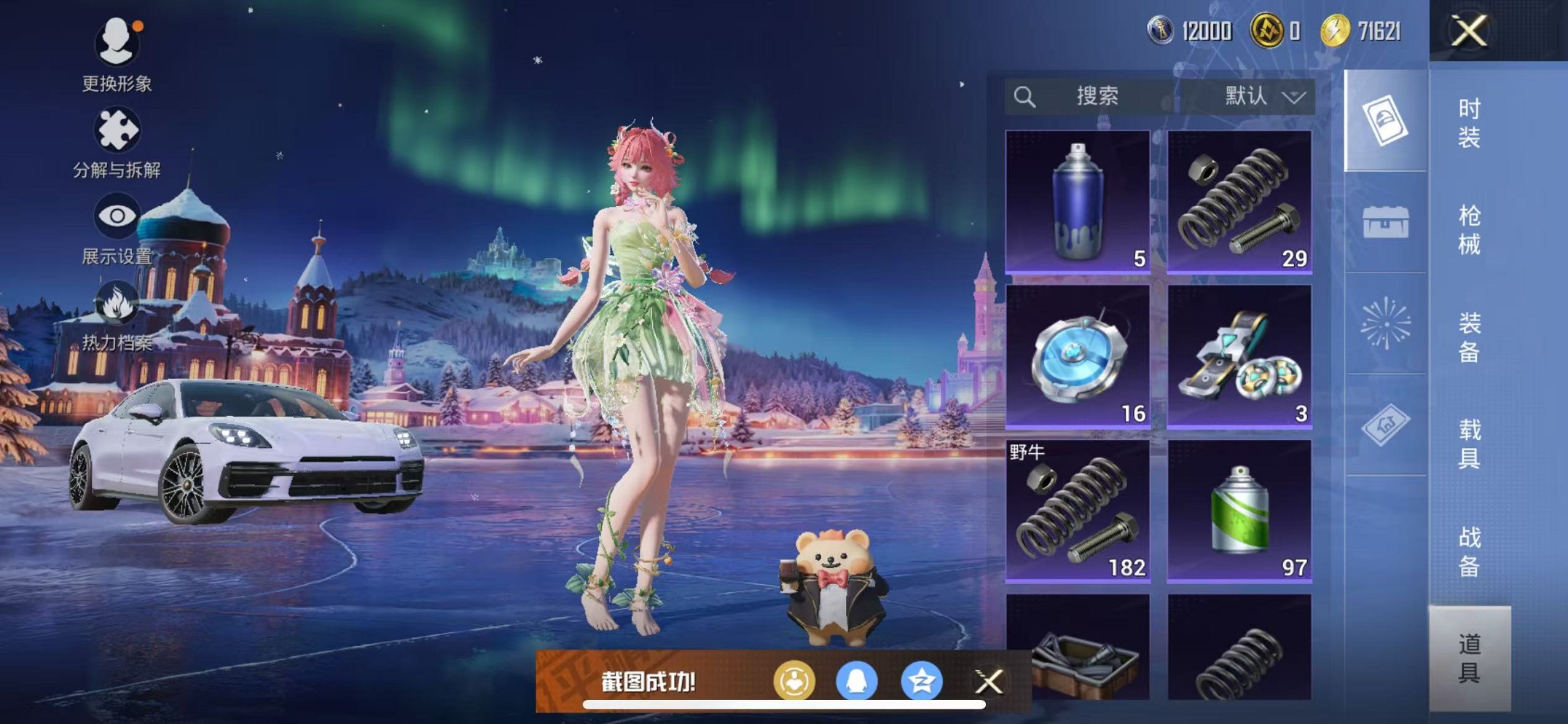This screenshot has width=1568, height=724.
Task: Select the 分解与拆解 dismantle tool
Action: click(x=119, y=130)
